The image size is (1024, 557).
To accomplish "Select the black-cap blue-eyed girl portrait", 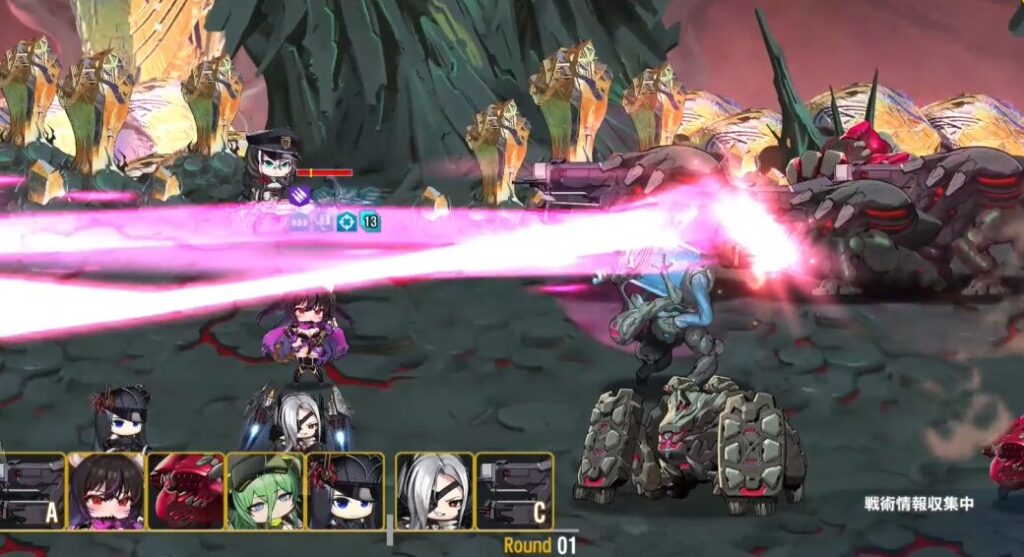I will point(345,491).
